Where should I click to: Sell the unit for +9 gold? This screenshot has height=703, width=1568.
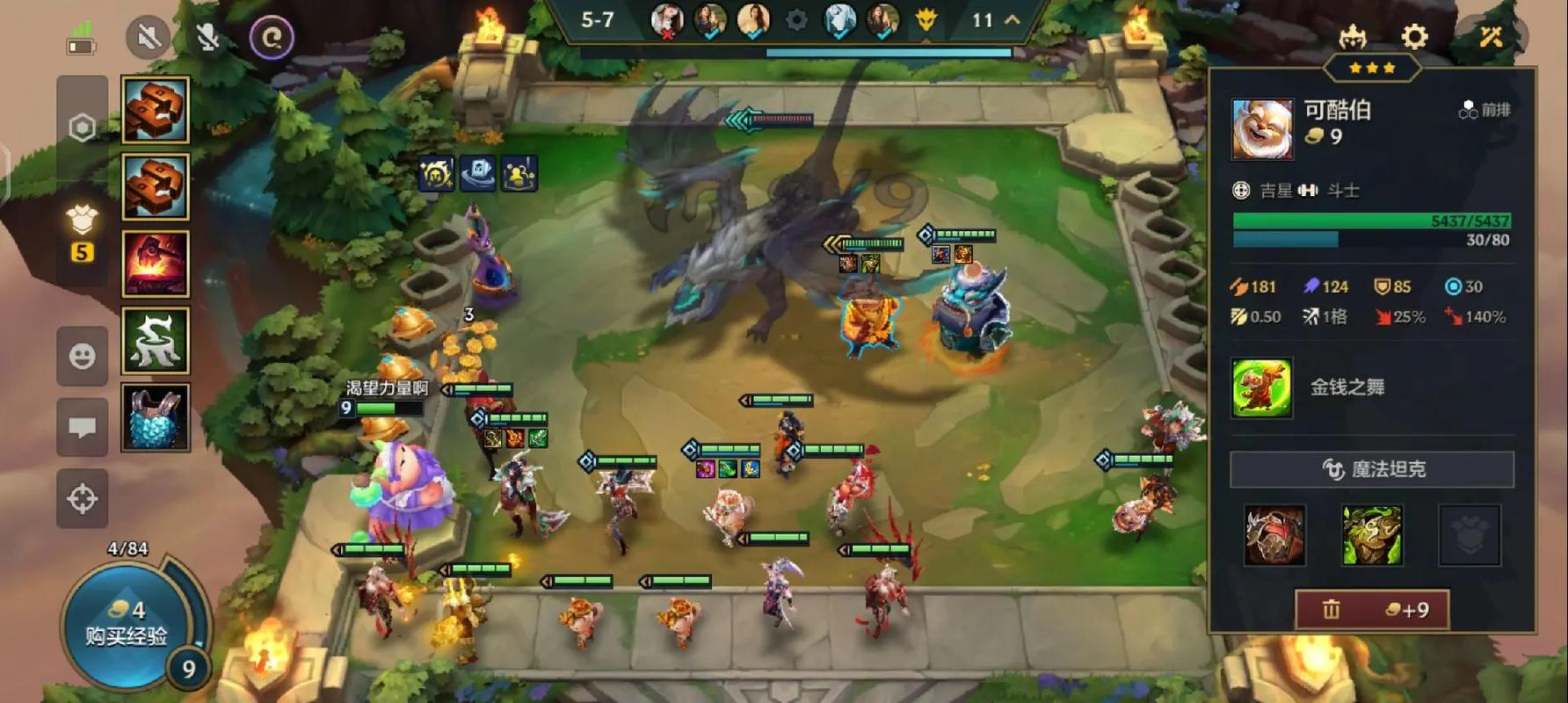tap(1371, 610)
